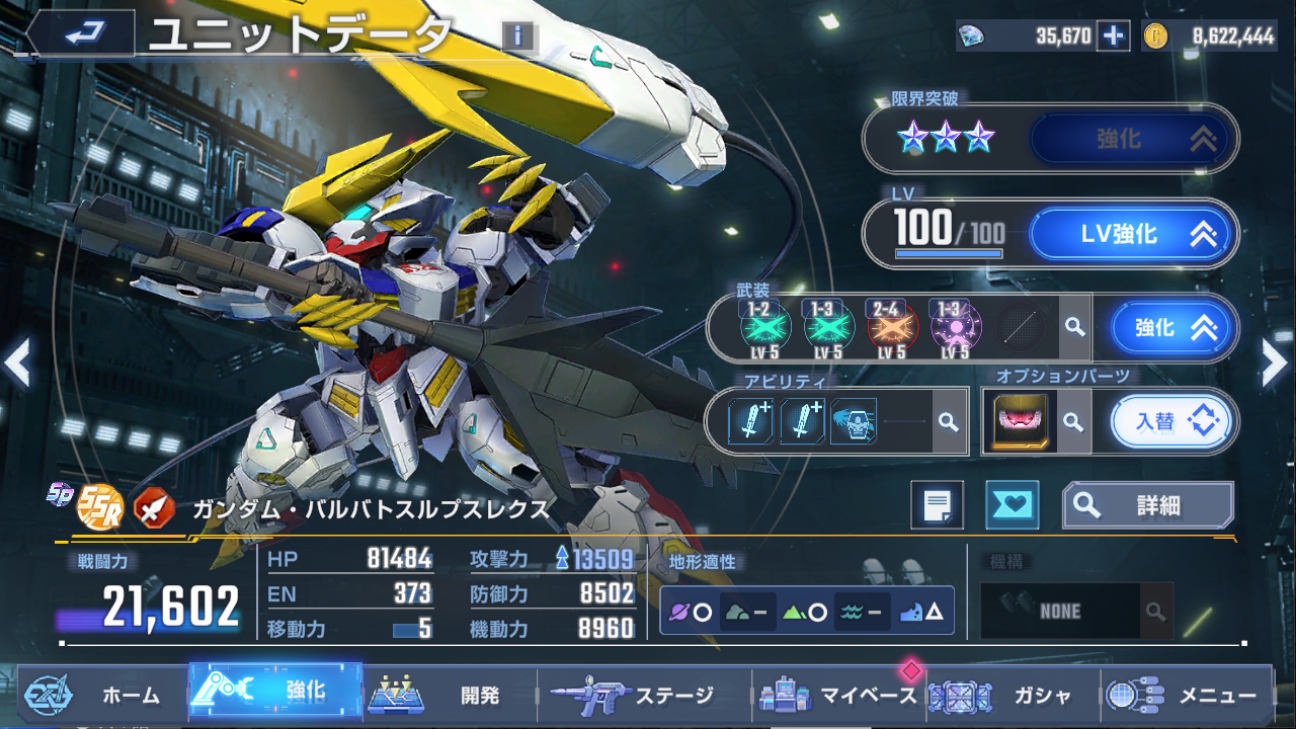Go back with the return arrow button
The height and width of the screenshot is (729, 1296).
pos(83,34)
